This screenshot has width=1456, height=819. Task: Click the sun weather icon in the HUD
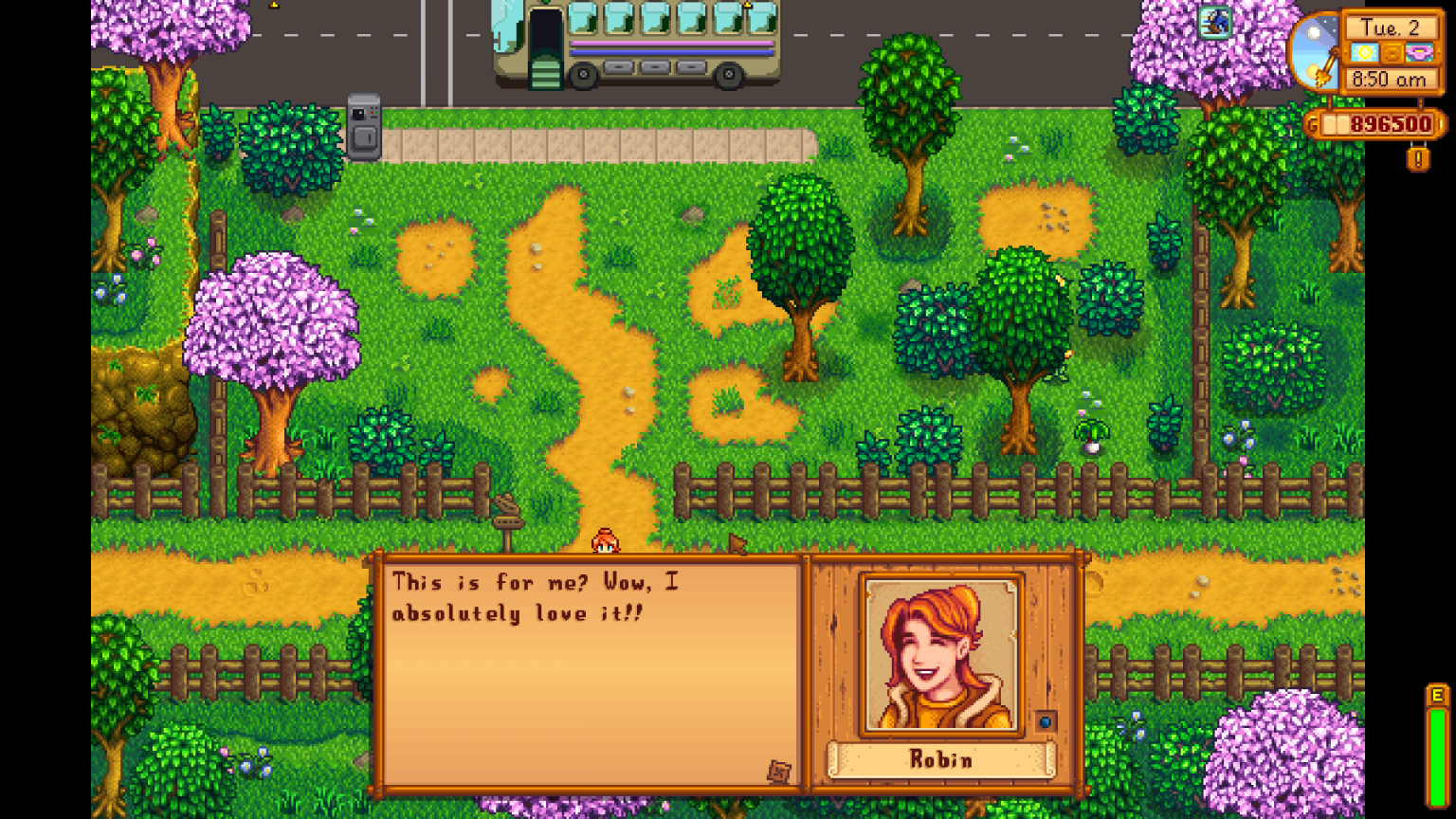pyautogui.click(x=1365, y=52)
